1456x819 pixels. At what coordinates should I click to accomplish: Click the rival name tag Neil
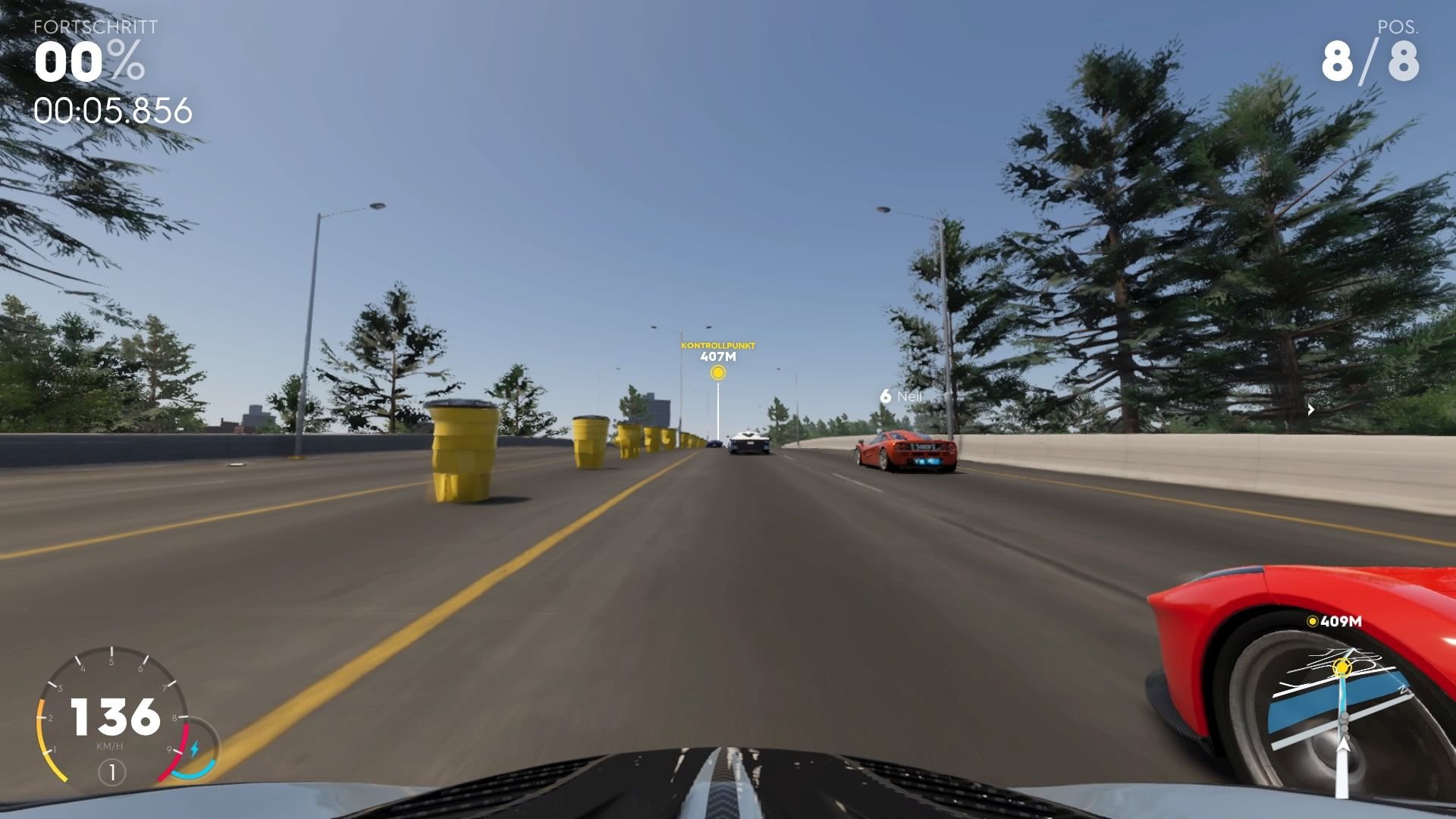point(910,395)
